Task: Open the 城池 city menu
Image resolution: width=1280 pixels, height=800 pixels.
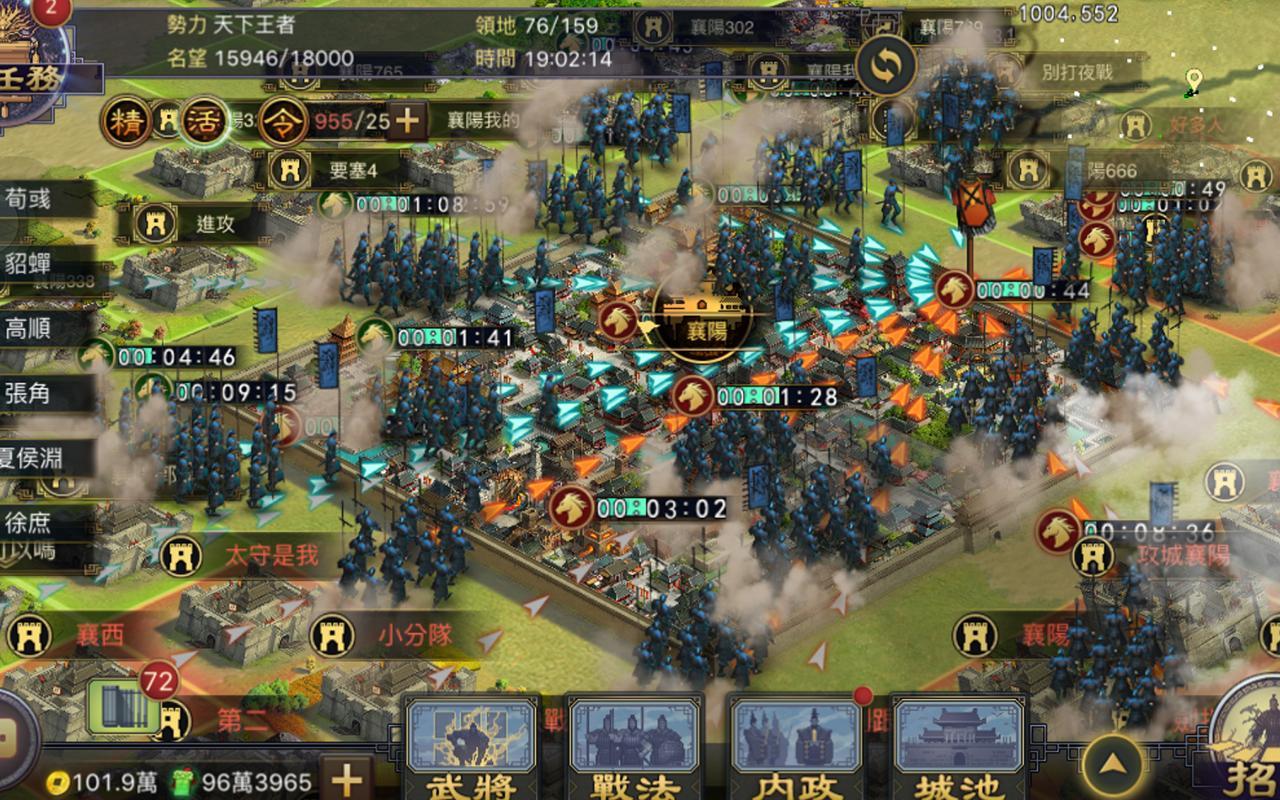Action: tap(958, 748)
